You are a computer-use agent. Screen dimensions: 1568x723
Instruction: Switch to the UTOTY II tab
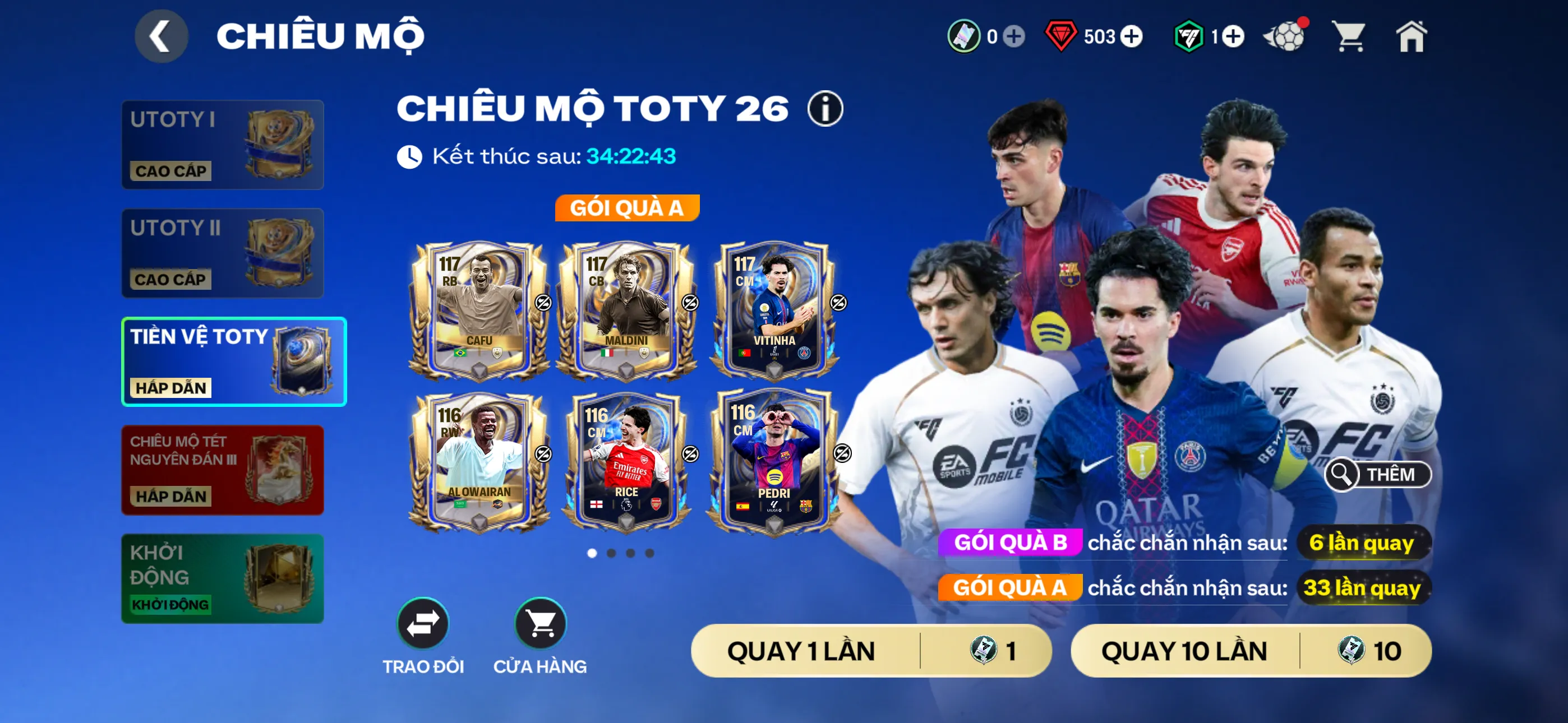(222, 253)
